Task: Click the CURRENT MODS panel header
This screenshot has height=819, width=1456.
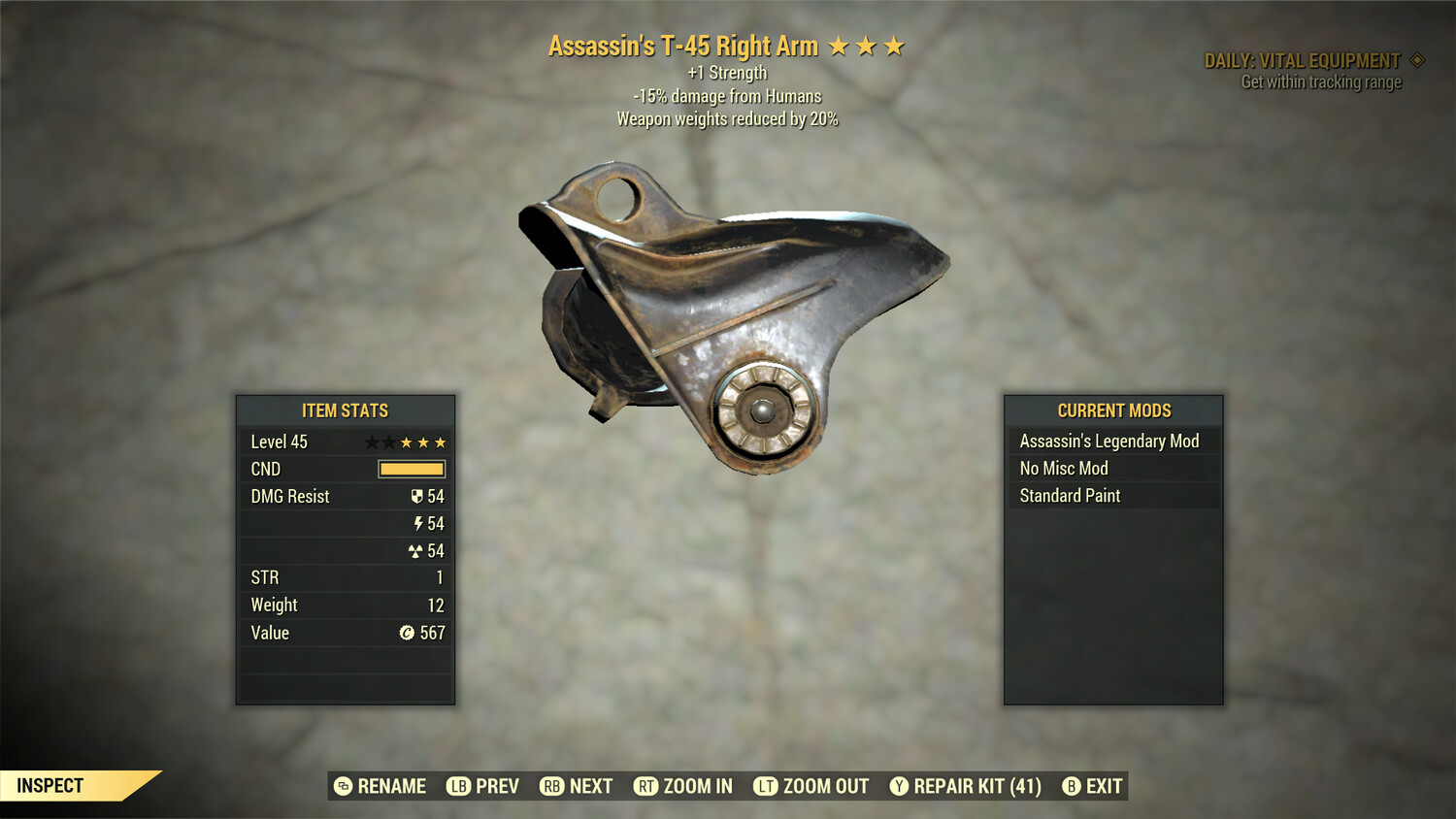Action: (x=1113, y=409)
